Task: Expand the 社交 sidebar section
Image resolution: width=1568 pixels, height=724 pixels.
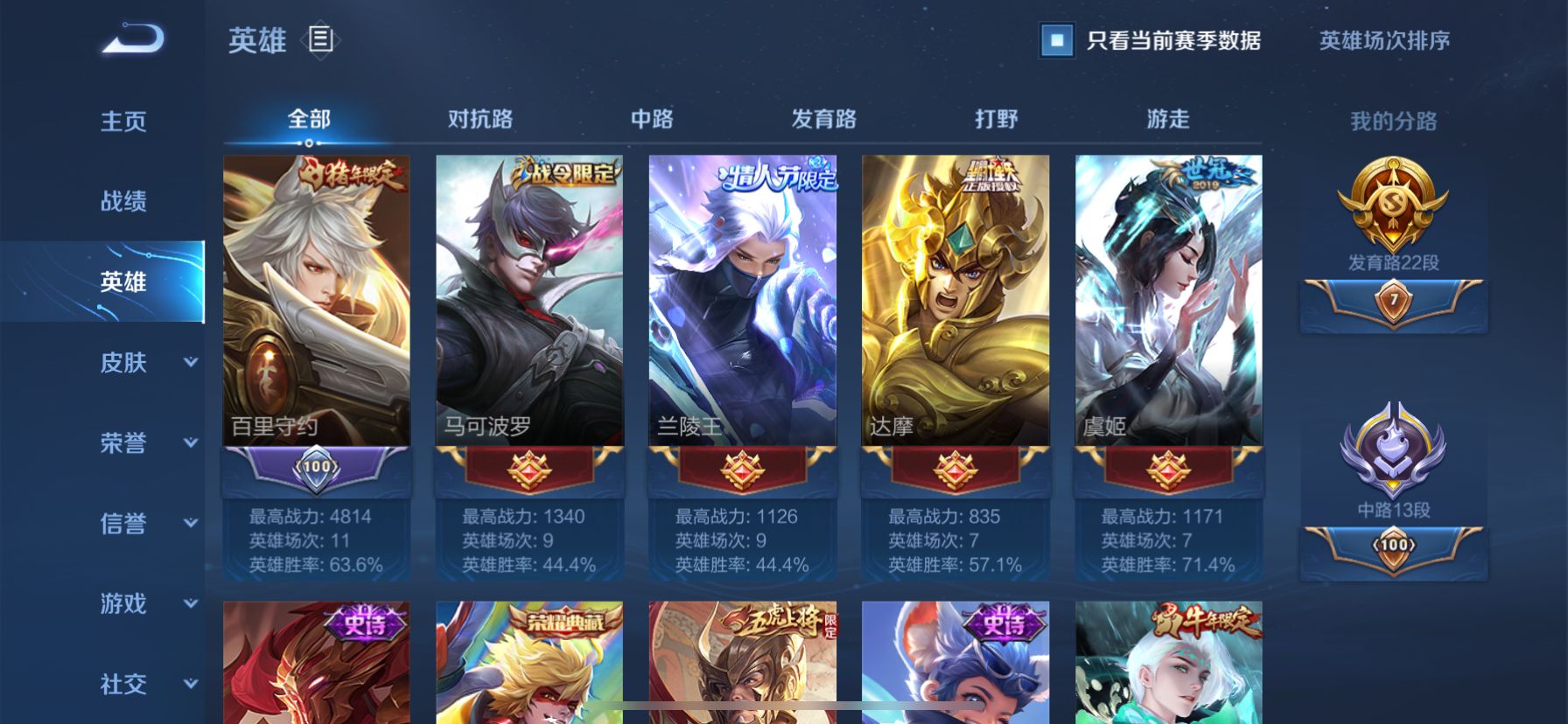Action: [x=123, y=686]
